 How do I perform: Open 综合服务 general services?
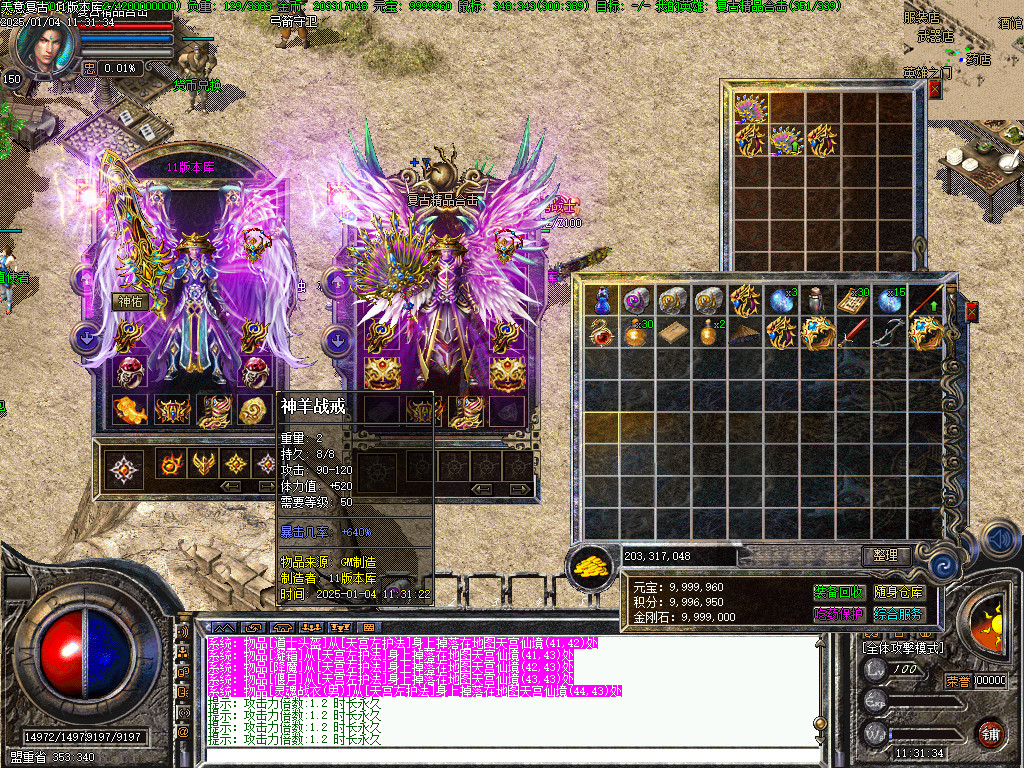898,614
